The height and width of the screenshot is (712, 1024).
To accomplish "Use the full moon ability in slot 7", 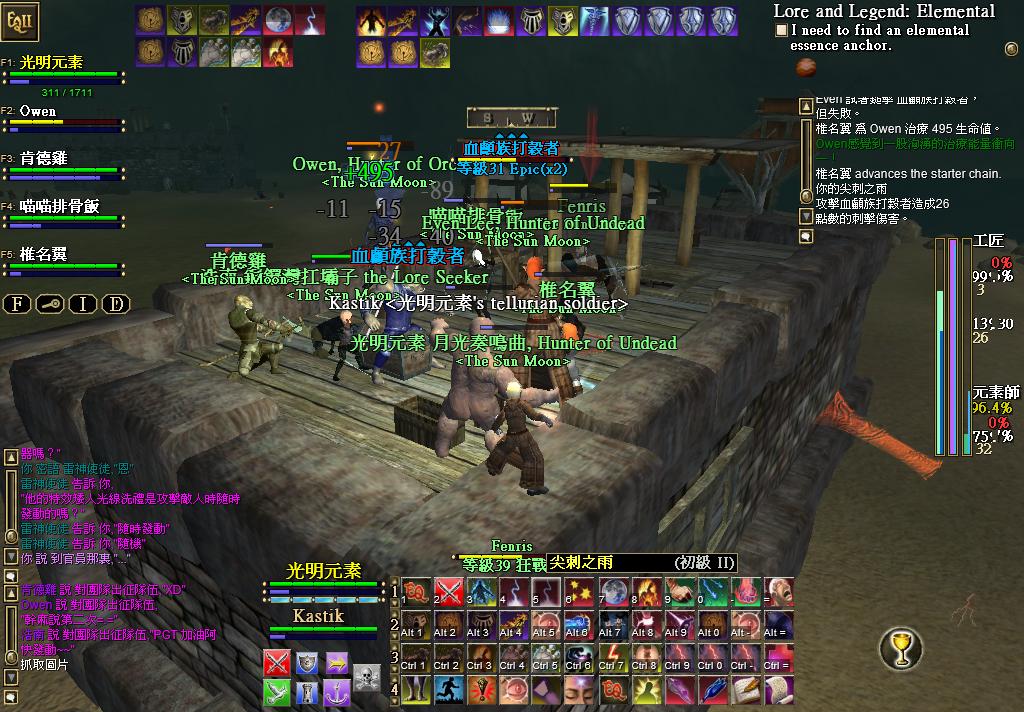I will (613, 592).
